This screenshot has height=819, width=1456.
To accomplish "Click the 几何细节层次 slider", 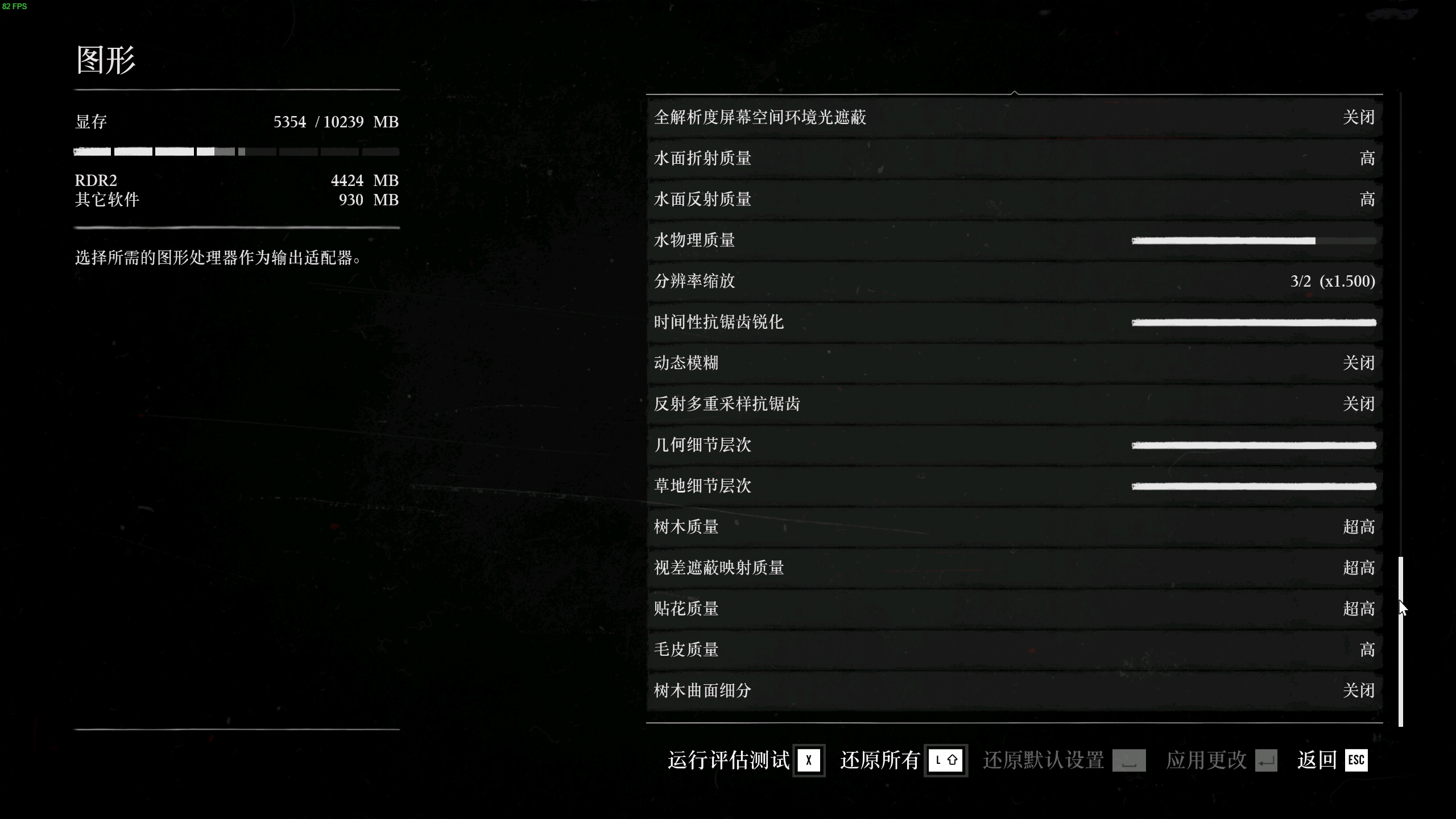I will tap(1254, 445).
